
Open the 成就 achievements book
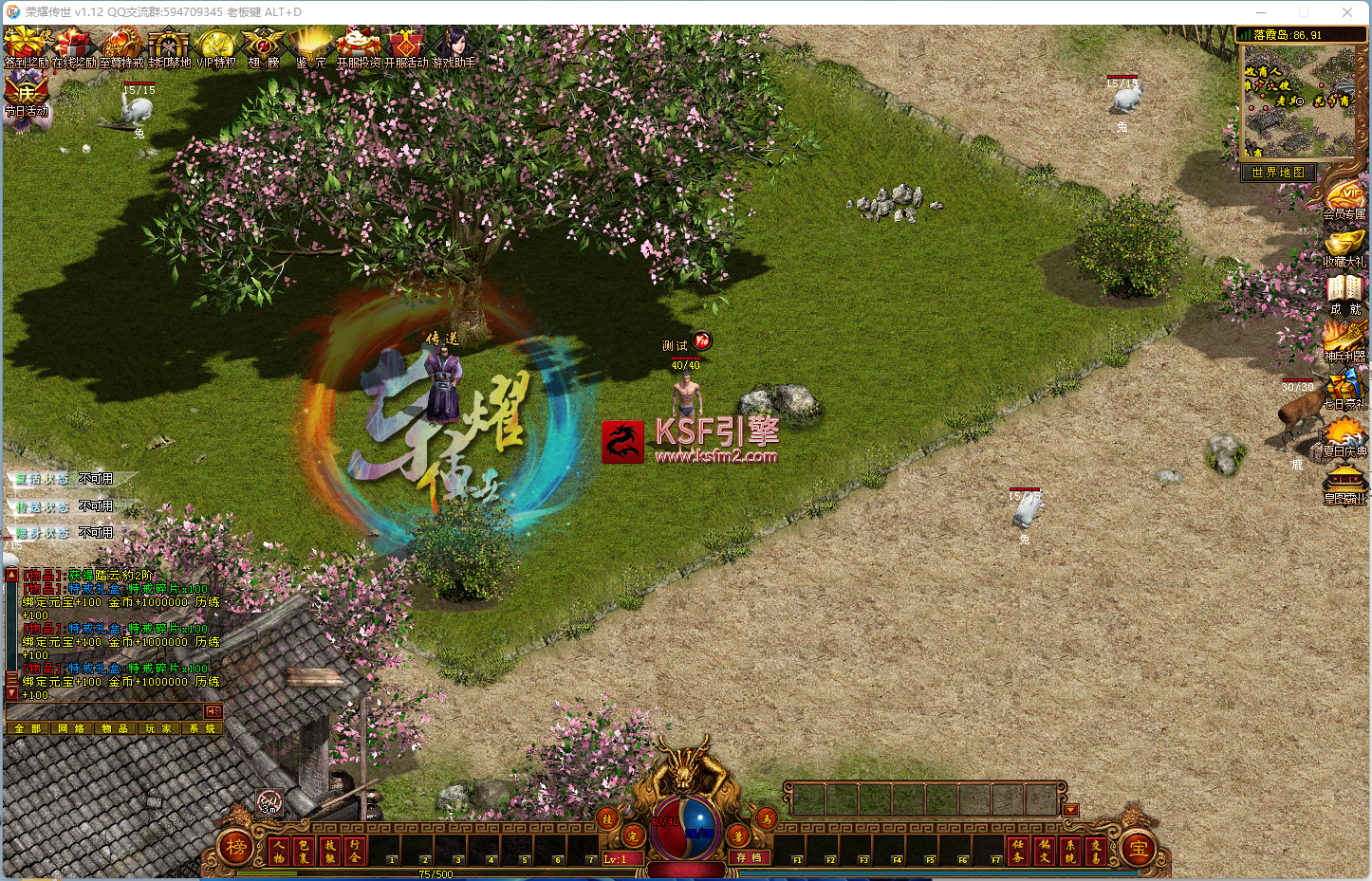click(1345, 293)
